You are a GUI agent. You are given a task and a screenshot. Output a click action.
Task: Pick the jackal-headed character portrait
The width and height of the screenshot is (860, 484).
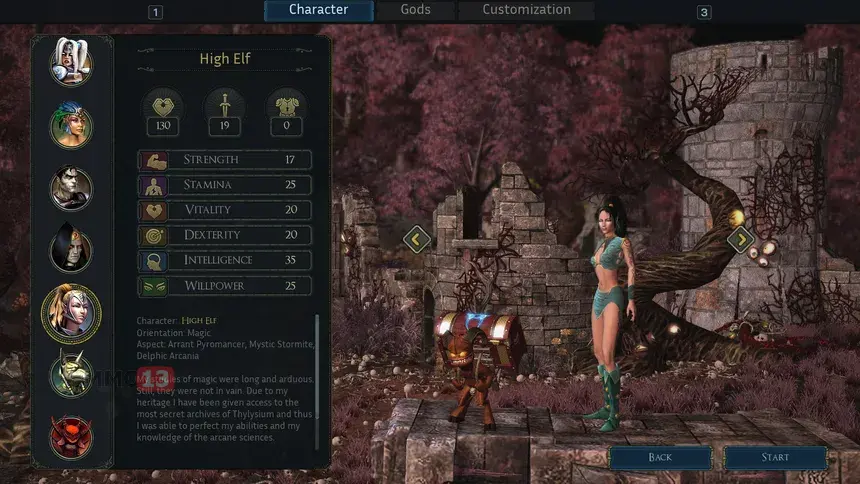tap(71, 375)
